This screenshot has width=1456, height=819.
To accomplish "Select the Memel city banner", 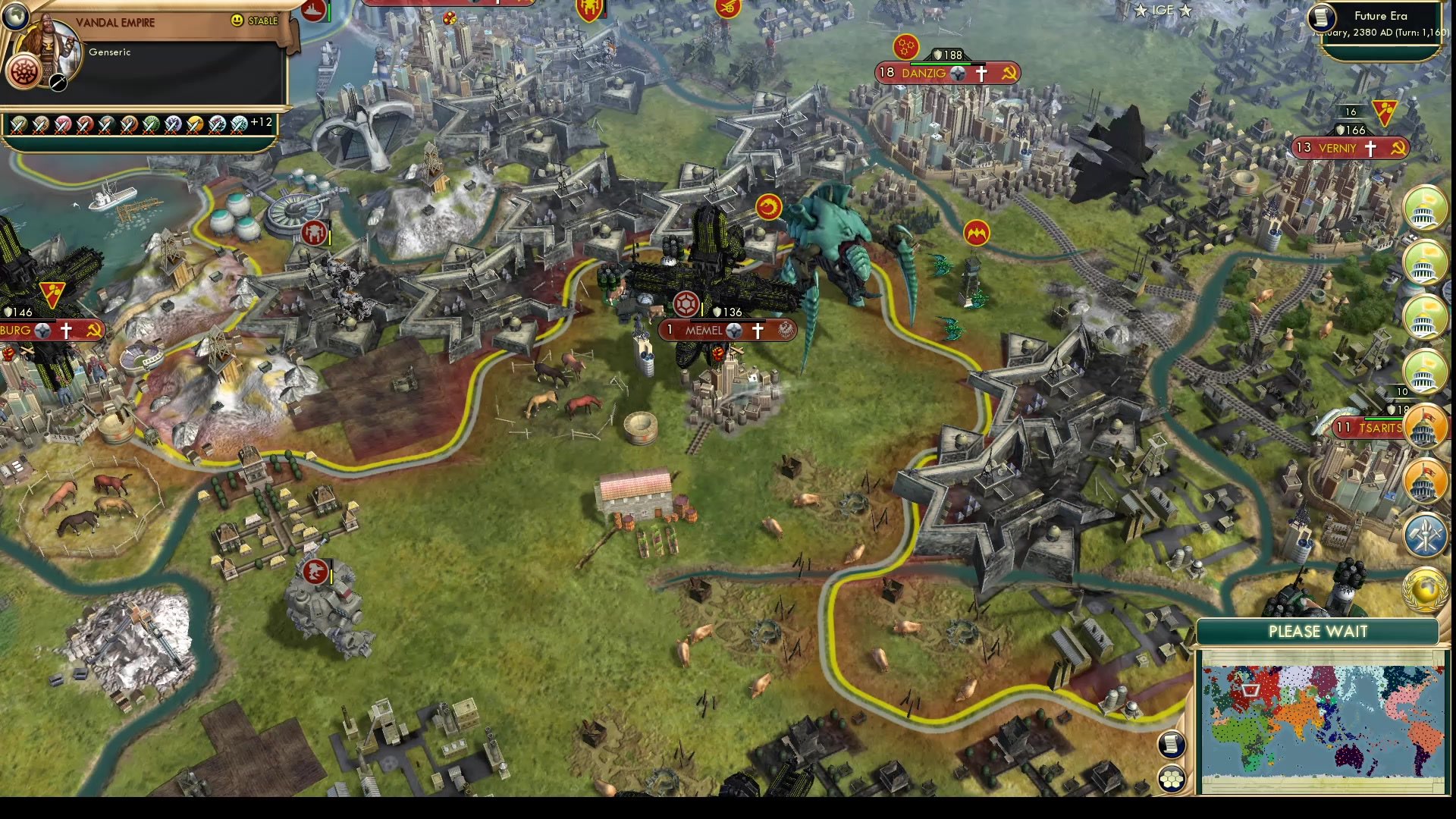I will coord(728,331).
